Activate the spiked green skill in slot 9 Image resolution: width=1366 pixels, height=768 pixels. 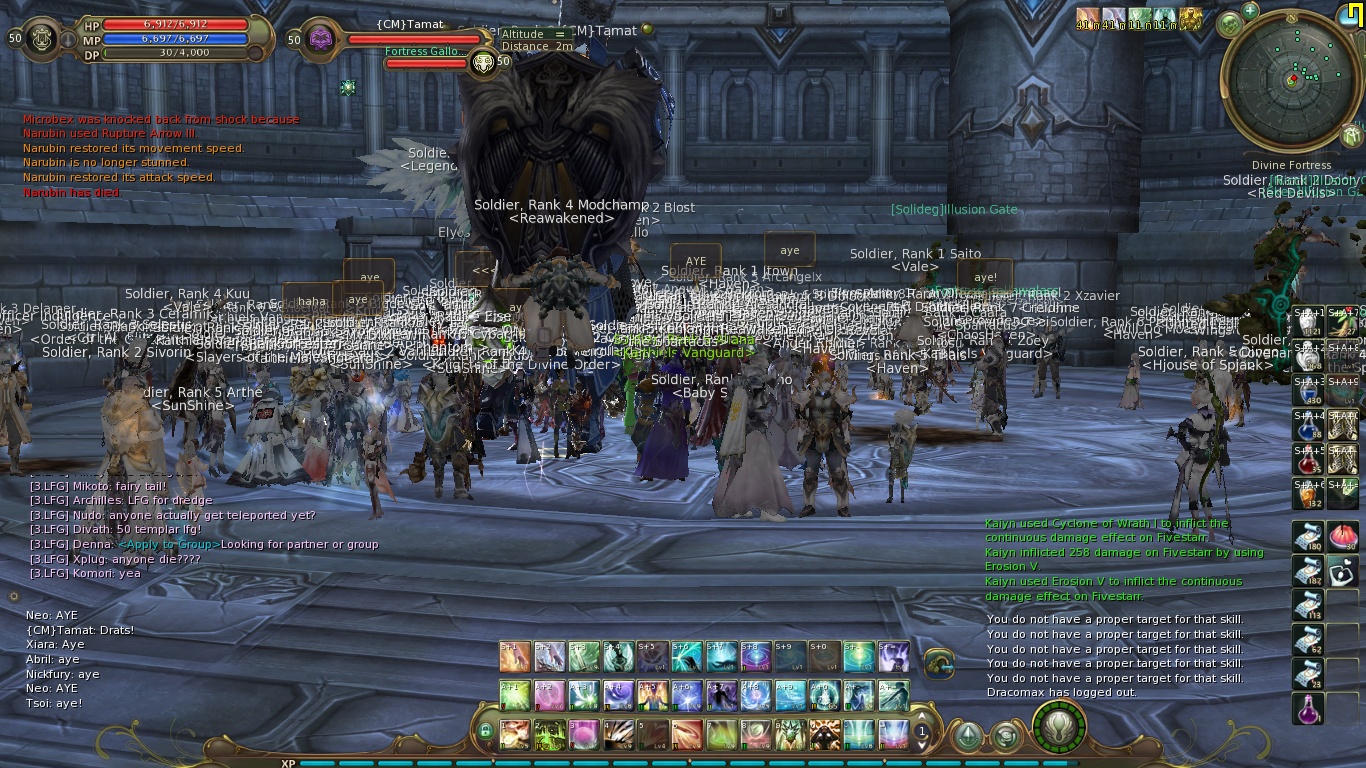point(790,734)
